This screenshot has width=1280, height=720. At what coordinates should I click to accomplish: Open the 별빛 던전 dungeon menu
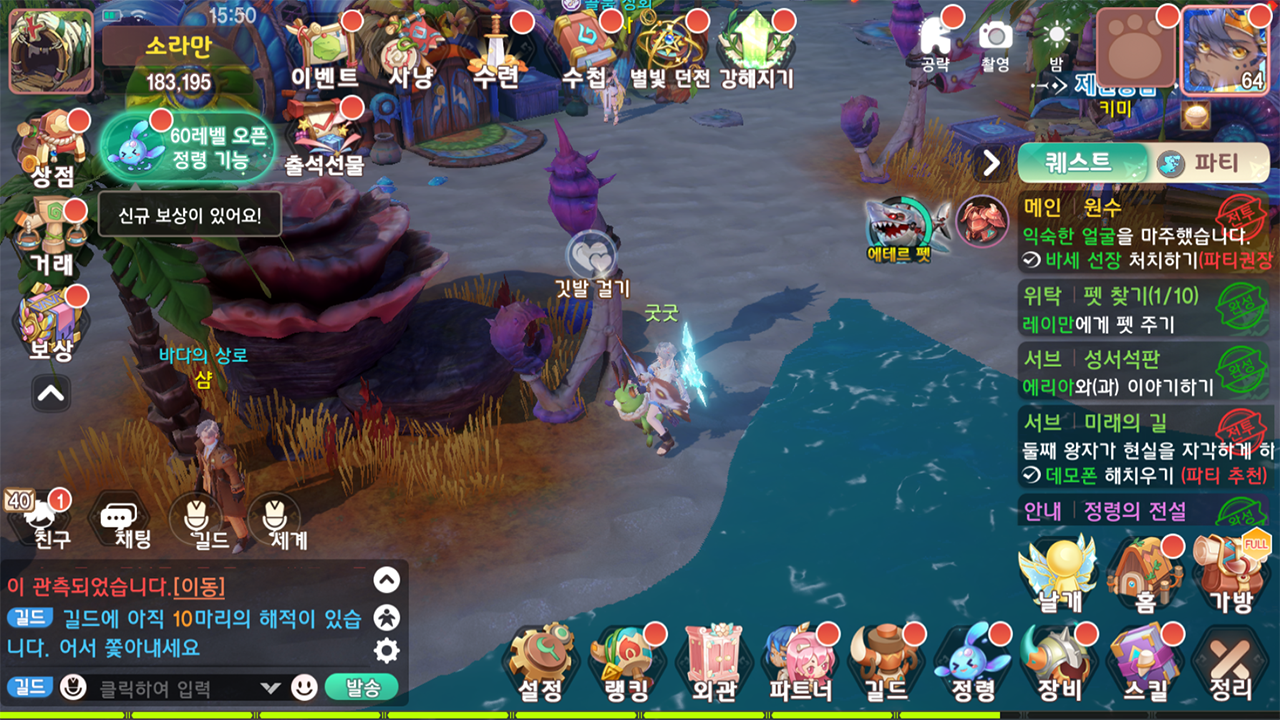point(669,55)
